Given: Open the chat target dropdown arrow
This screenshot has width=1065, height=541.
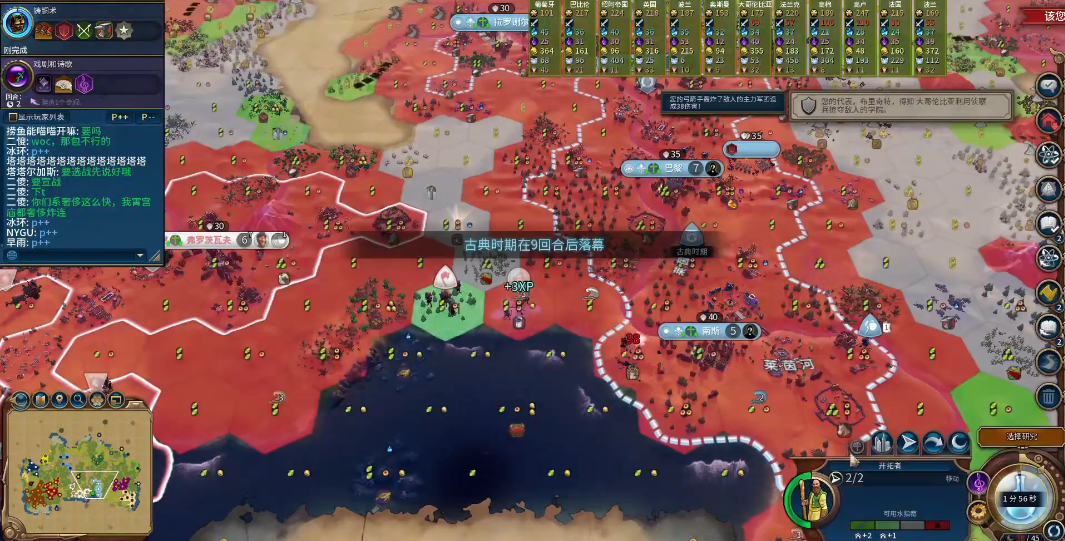Looking at the screenshot, I should [x=141, y=255].
